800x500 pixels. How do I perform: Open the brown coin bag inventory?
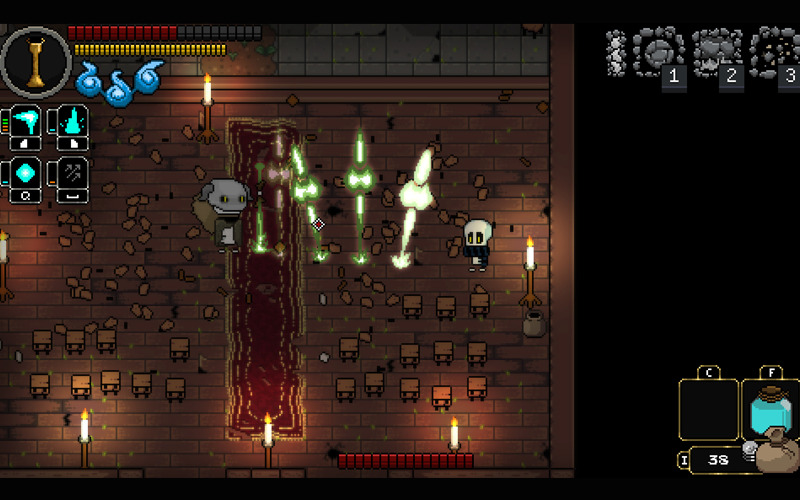(776, 453)
